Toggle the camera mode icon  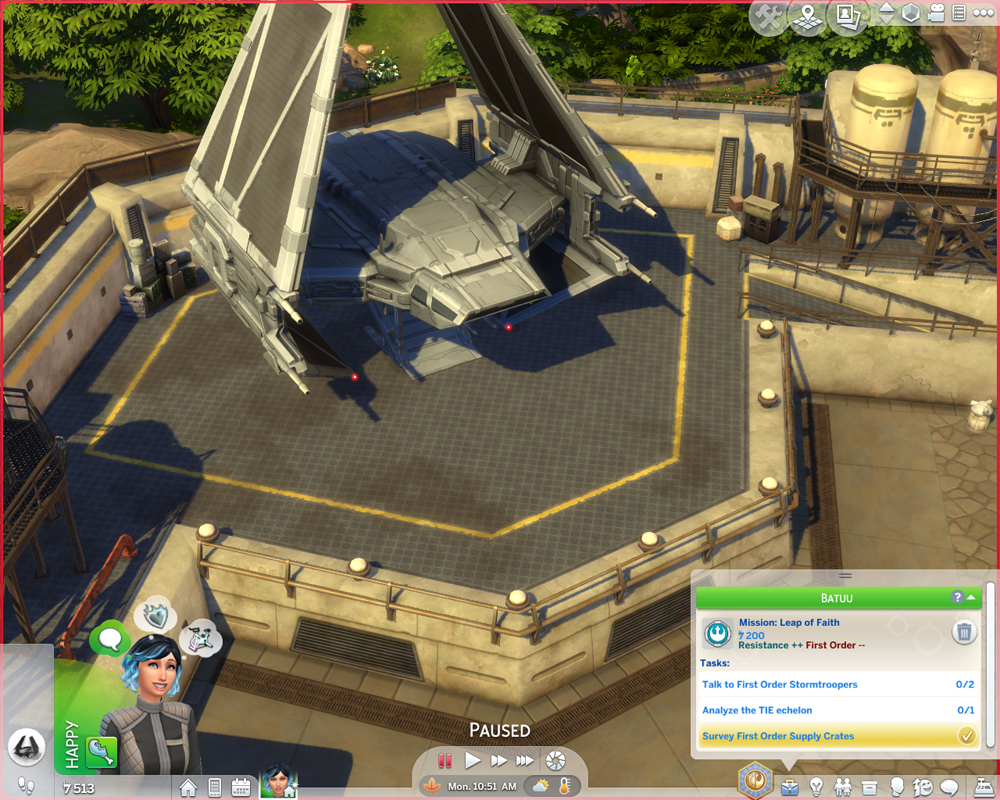pos(935,14)
